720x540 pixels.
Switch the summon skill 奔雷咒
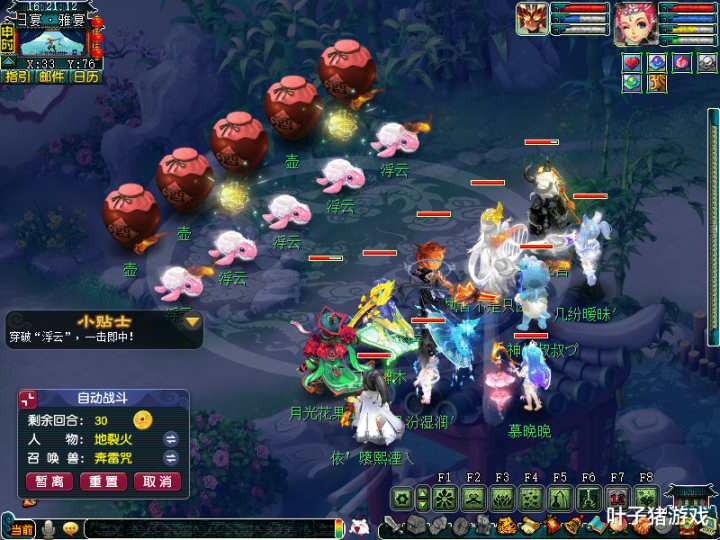(x=171, y=458)
